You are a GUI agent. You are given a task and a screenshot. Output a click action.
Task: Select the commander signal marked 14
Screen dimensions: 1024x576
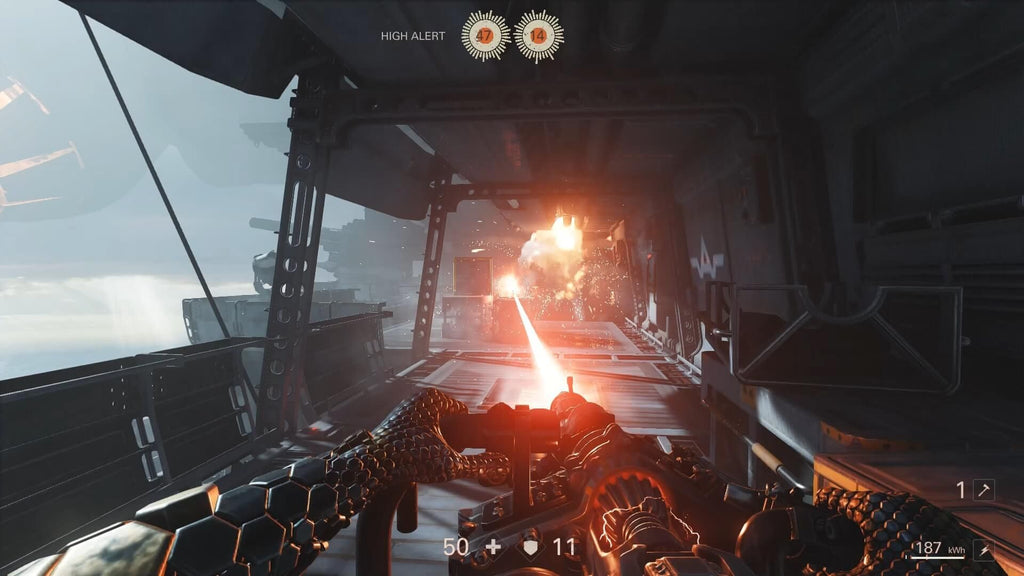click(538, 36)
